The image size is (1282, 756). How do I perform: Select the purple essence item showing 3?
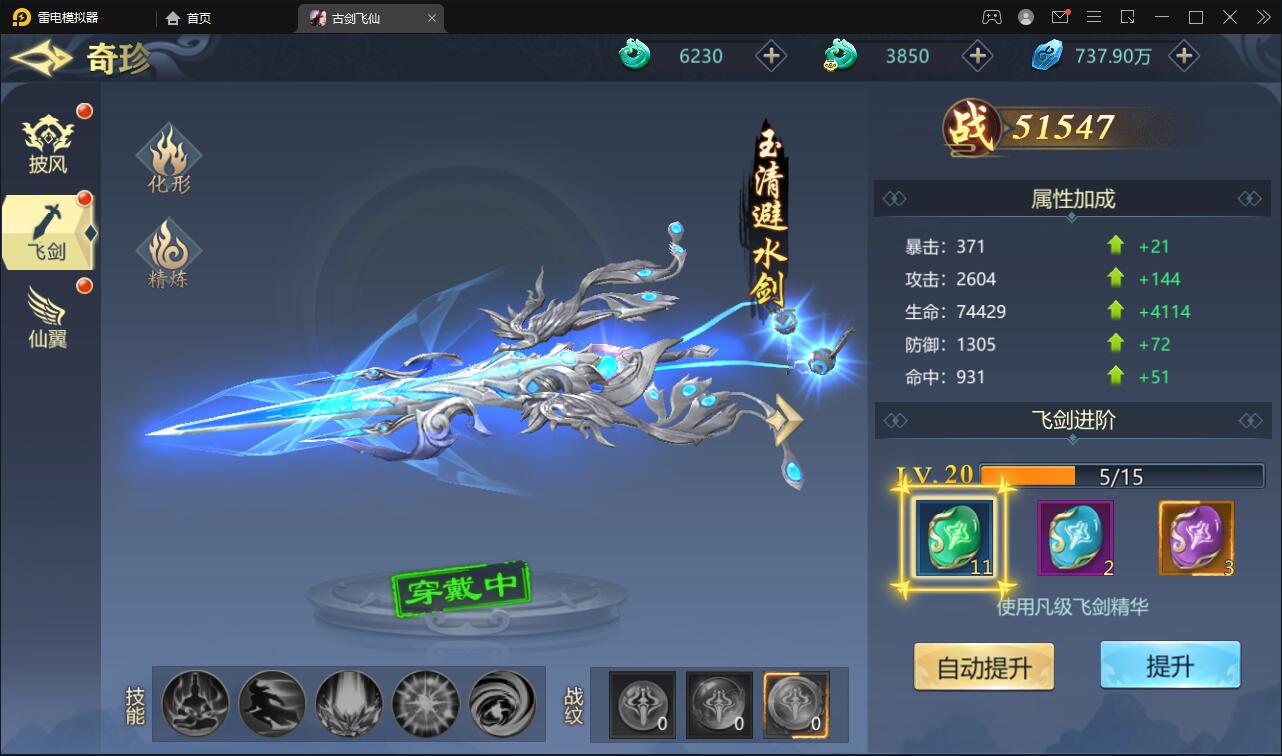[x=1196, y=537]
